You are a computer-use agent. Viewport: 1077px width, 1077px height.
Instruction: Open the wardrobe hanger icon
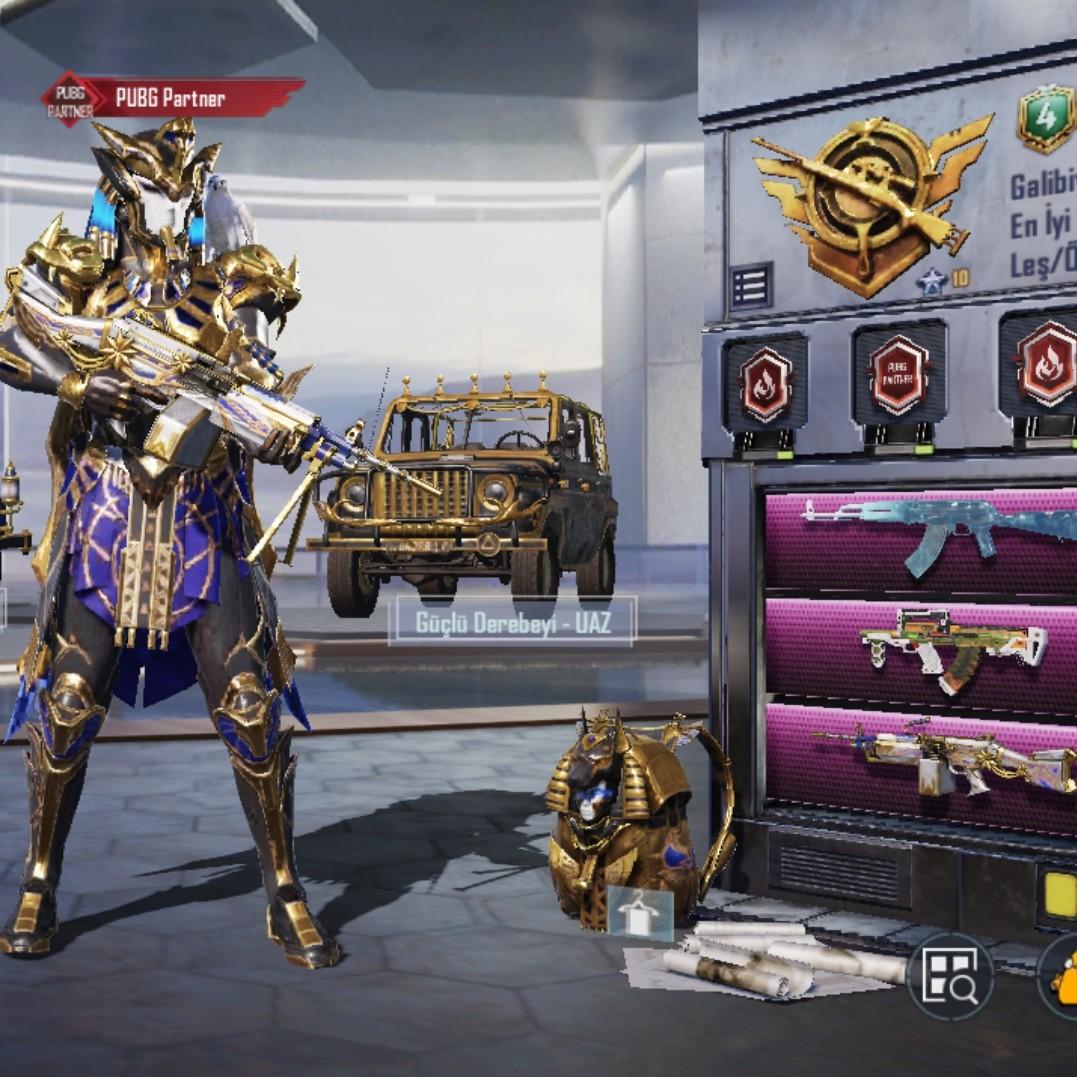[640, 912]
